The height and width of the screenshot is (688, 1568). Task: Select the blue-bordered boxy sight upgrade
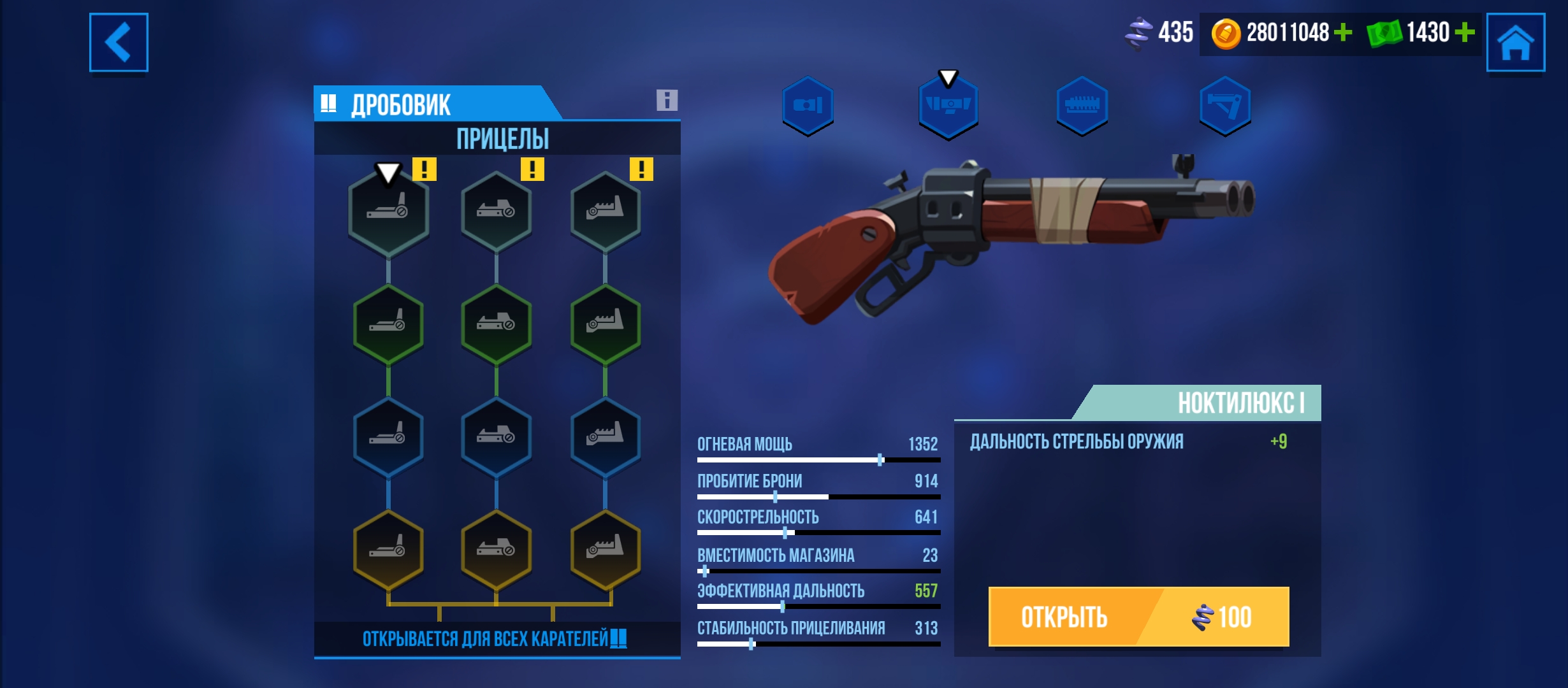pos(496,437)
